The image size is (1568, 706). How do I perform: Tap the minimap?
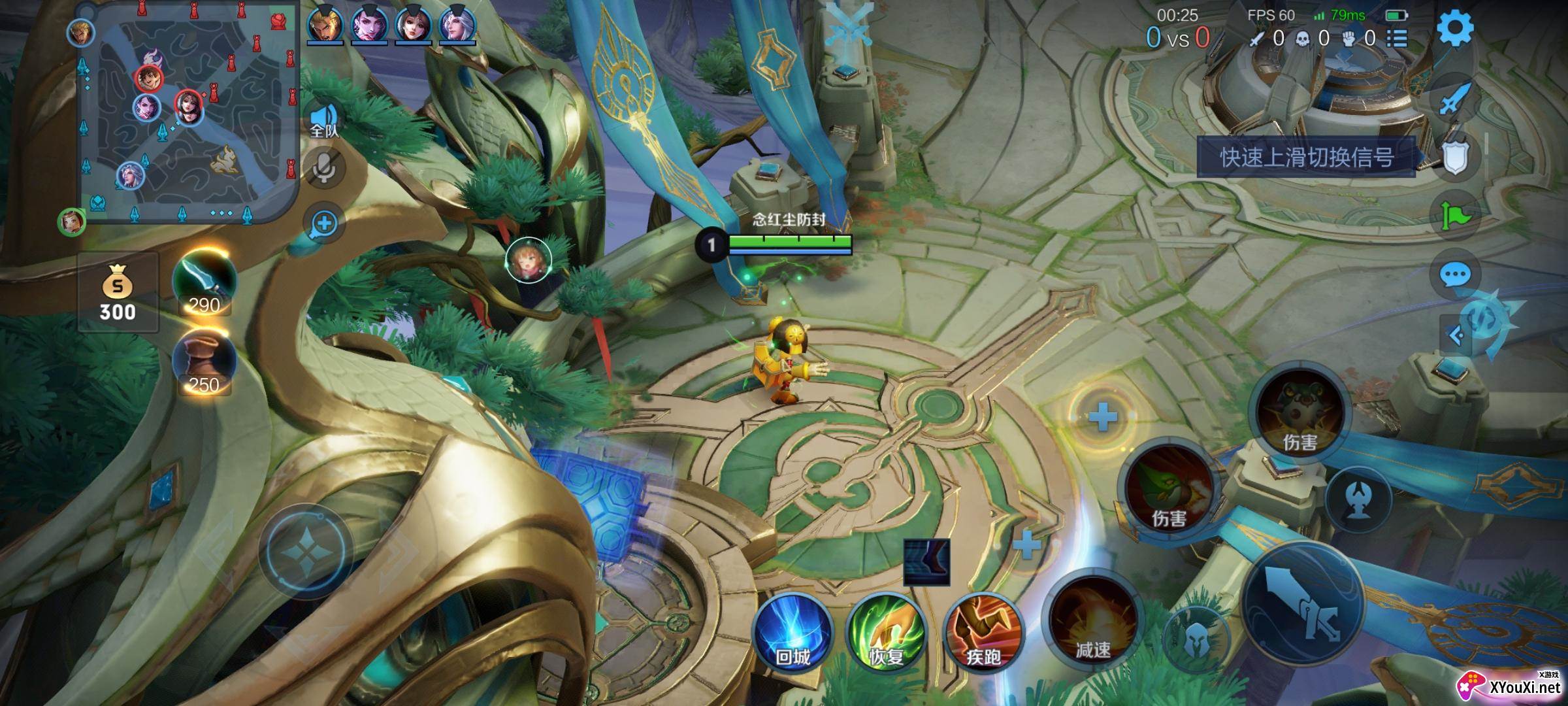tap(188, 112)
